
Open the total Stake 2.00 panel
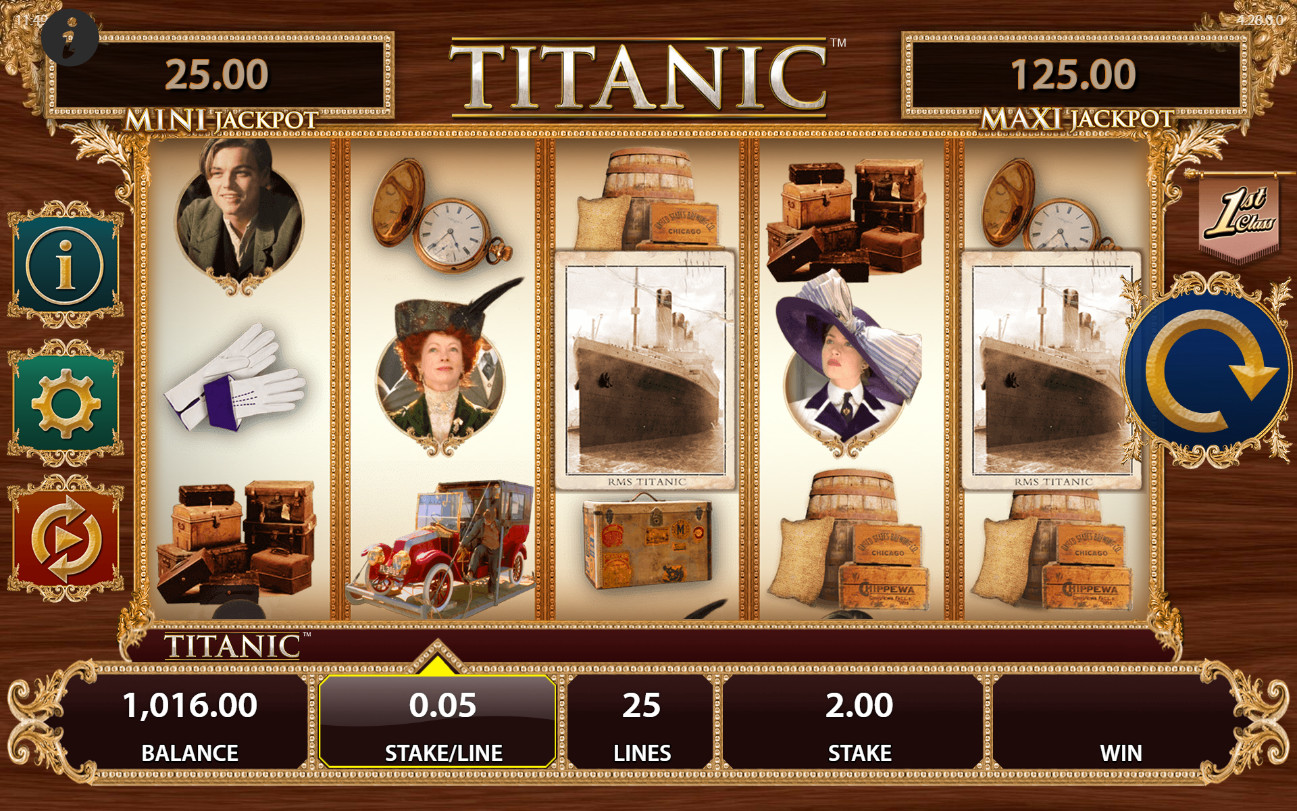point(858,722)
